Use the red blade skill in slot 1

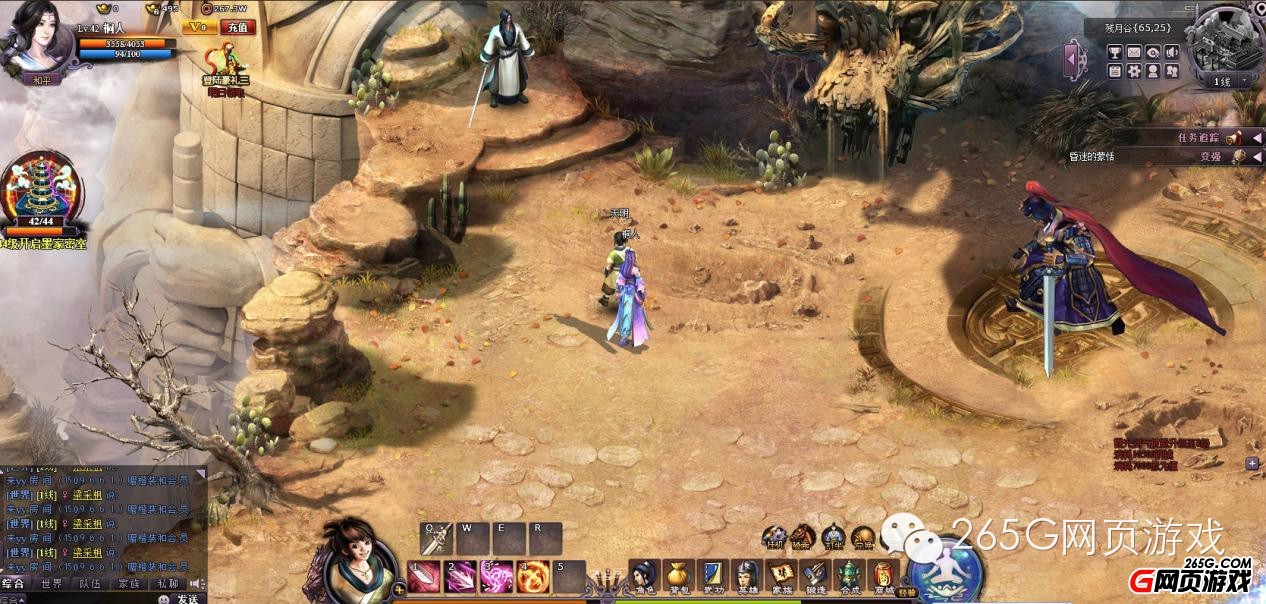[x=423, y=577]
